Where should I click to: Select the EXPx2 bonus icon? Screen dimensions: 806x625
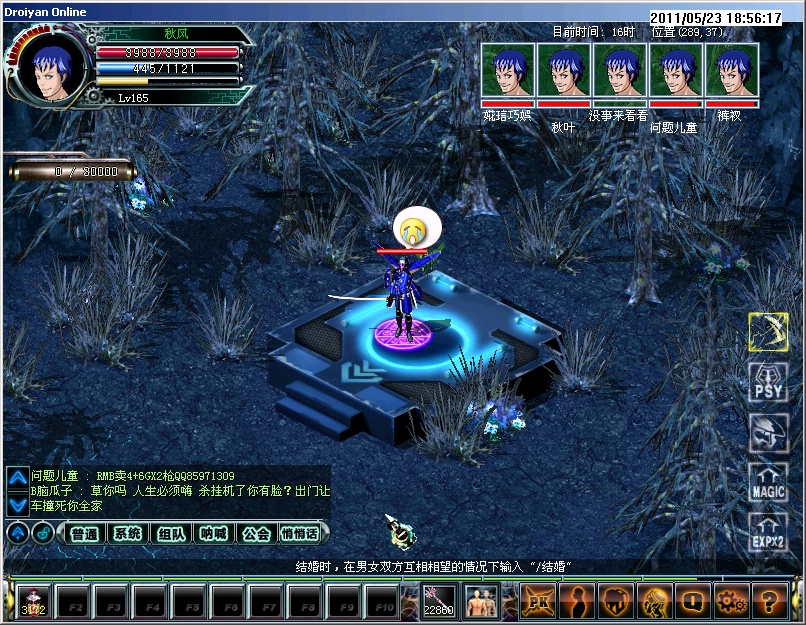click(768, 533)
